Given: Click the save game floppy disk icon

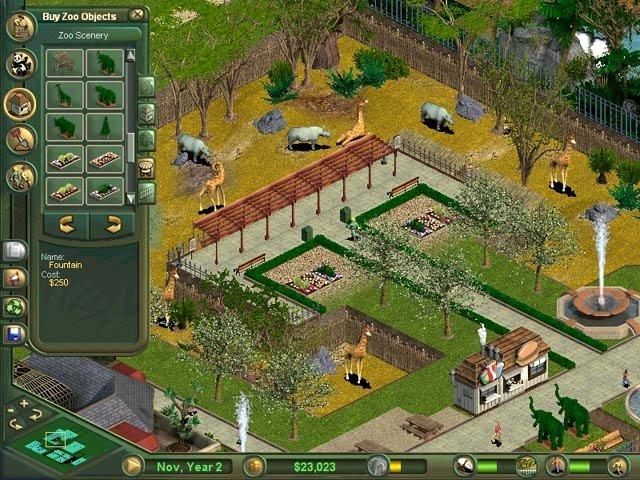Looking at the screenshot, I should click(15, 335).
